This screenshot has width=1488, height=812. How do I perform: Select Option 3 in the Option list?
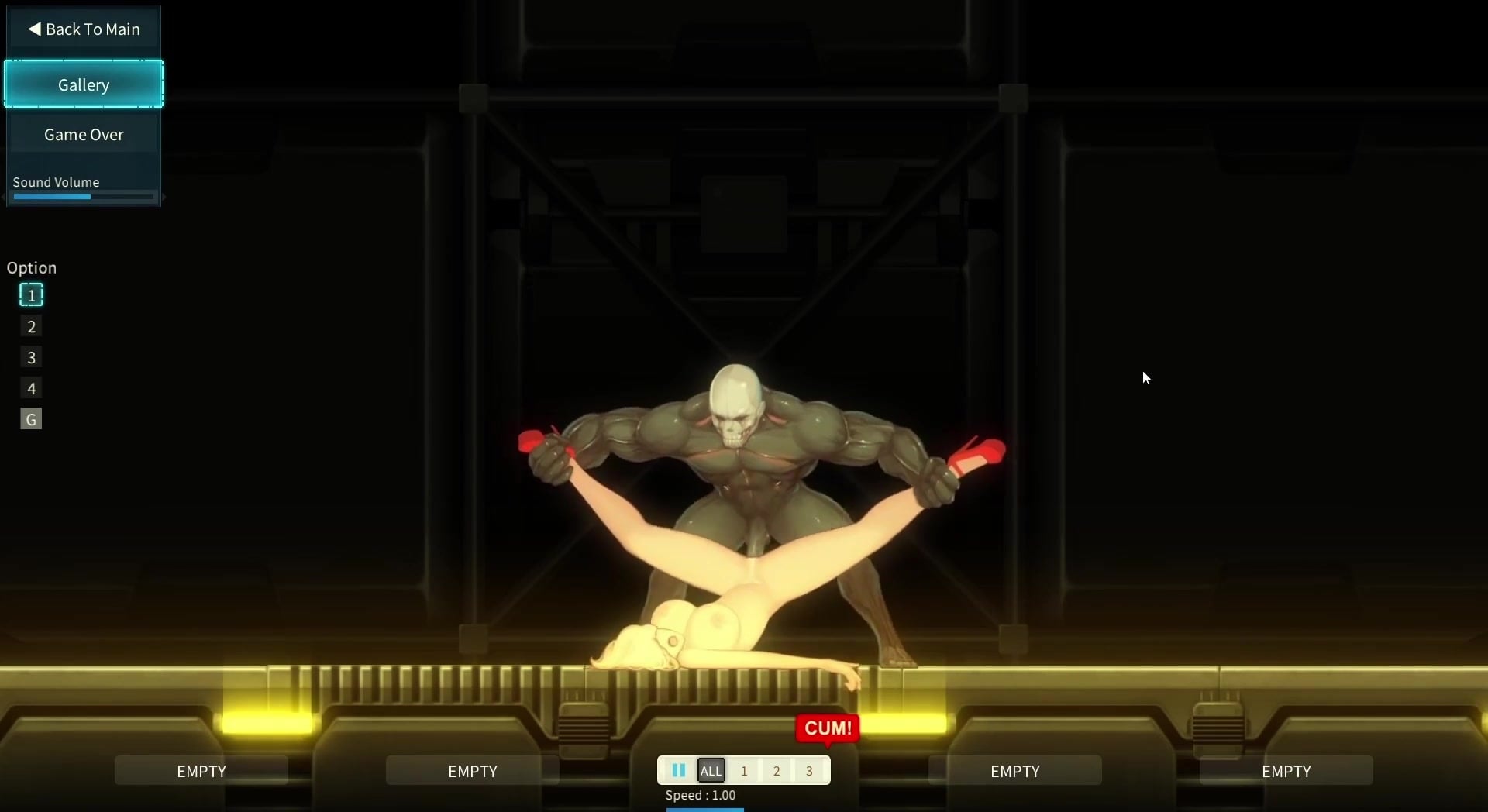(x=30, y=357)
